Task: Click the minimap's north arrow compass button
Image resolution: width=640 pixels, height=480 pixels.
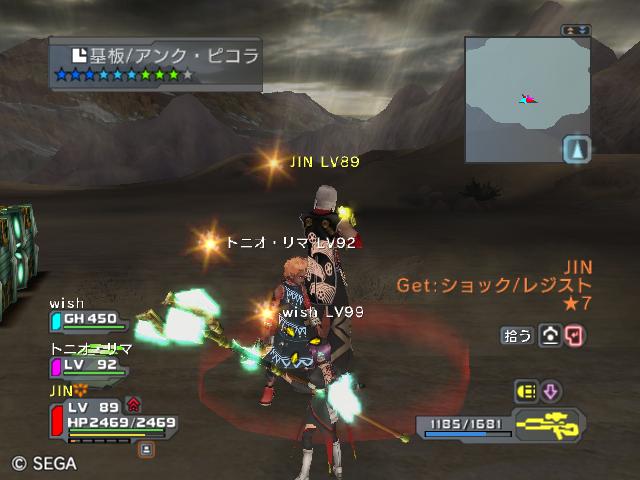Action: pyautogui.click(x=577, y=150)
